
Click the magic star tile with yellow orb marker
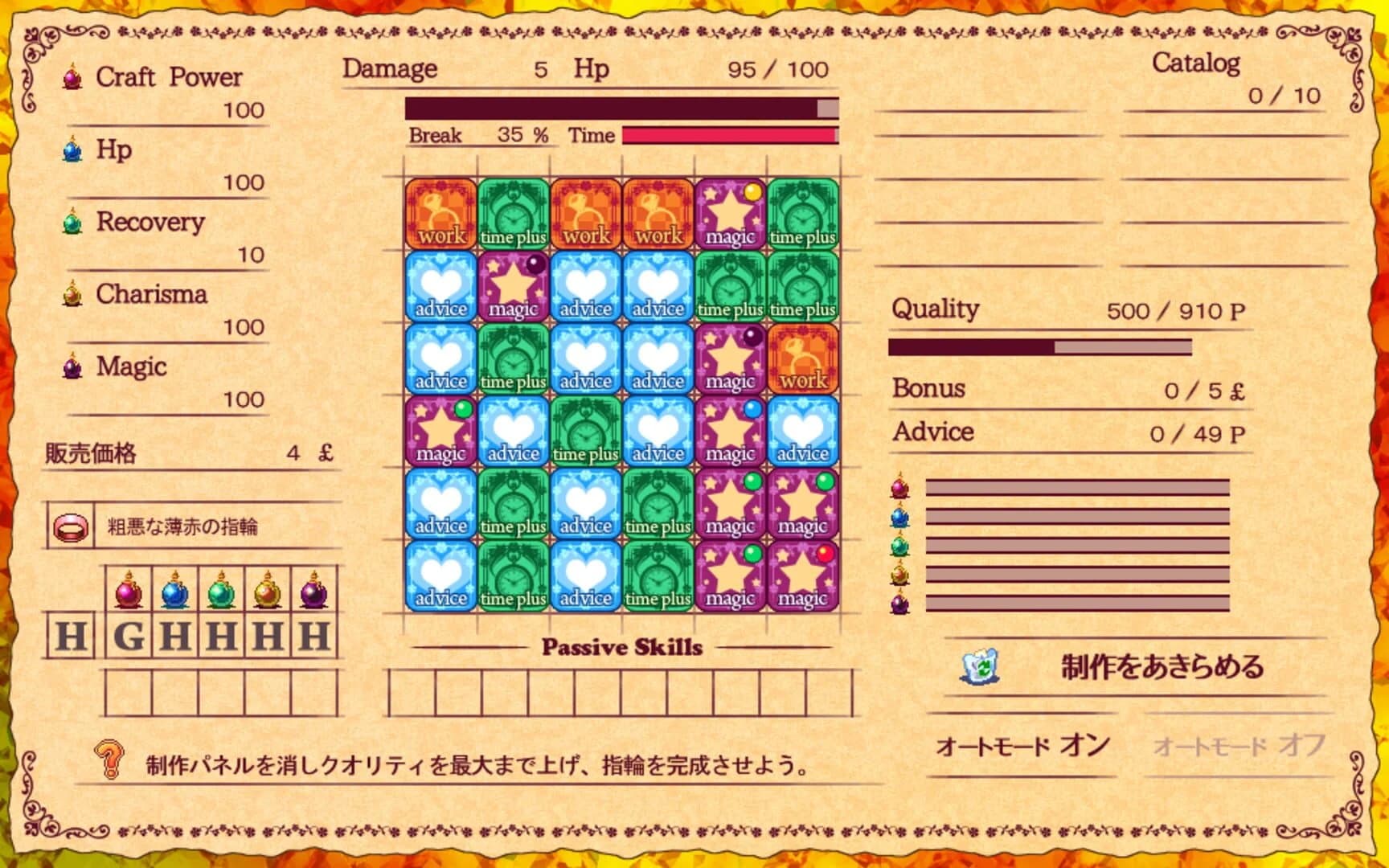[x=730, y=215]
